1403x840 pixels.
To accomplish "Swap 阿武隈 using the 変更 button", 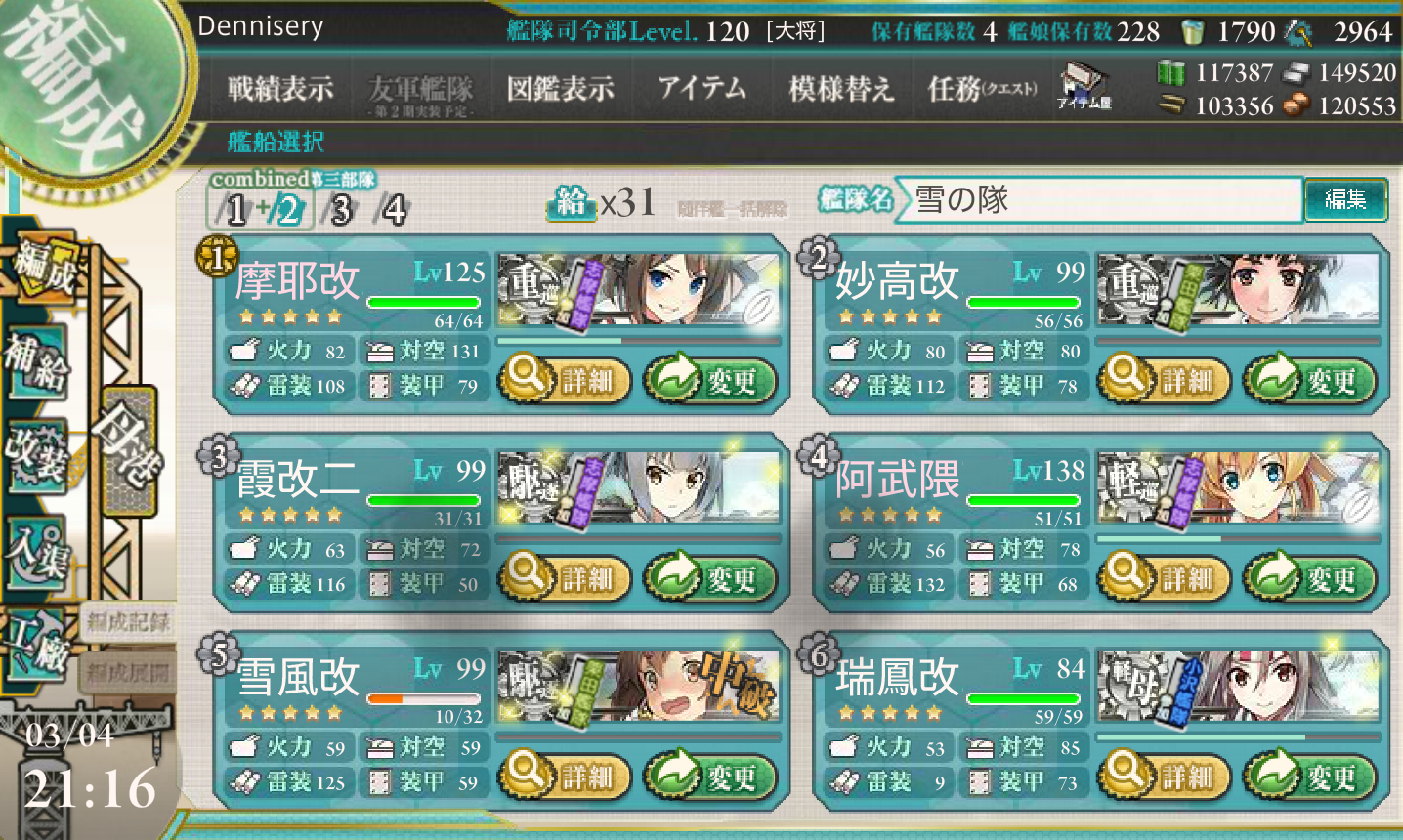I will click(x=1309, y=578).
